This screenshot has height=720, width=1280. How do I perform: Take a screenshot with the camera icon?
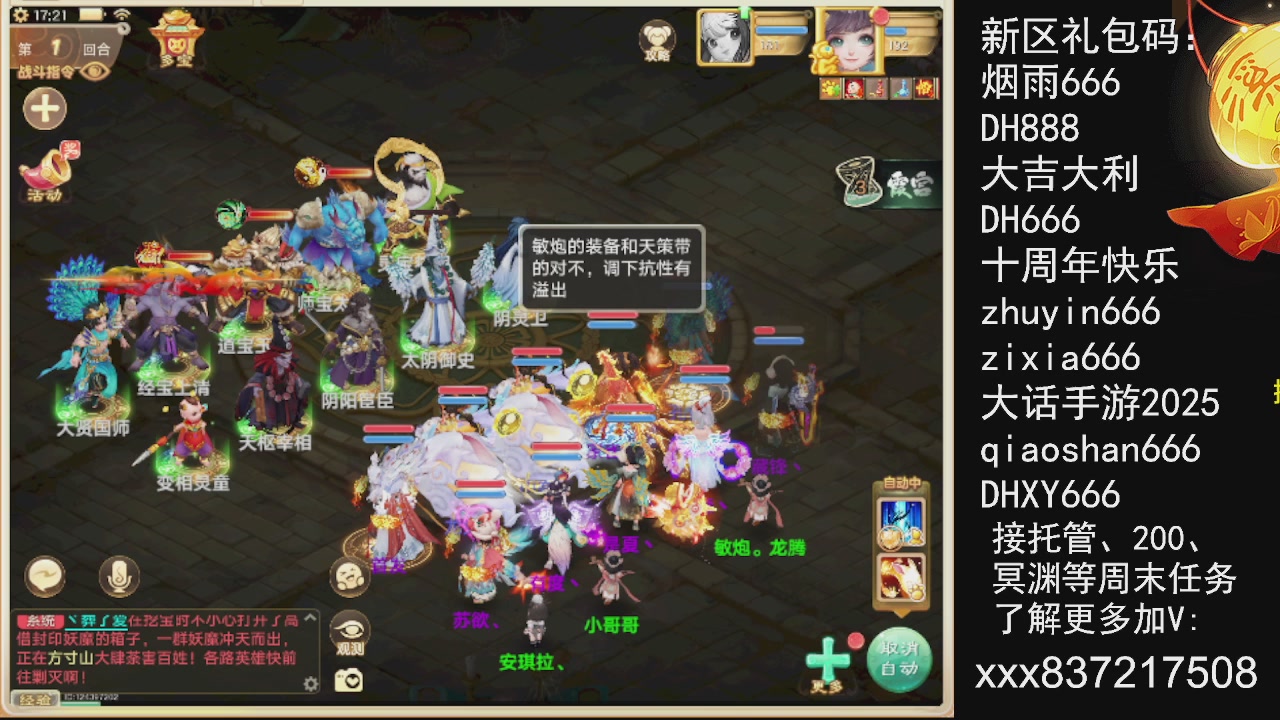coord(350,678)
